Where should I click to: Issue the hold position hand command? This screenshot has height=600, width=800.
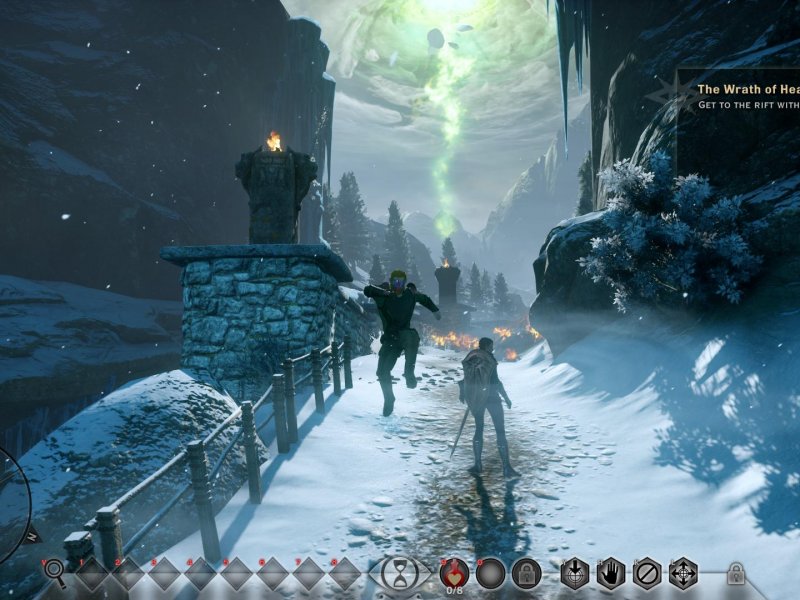click(x=611, y=573)
